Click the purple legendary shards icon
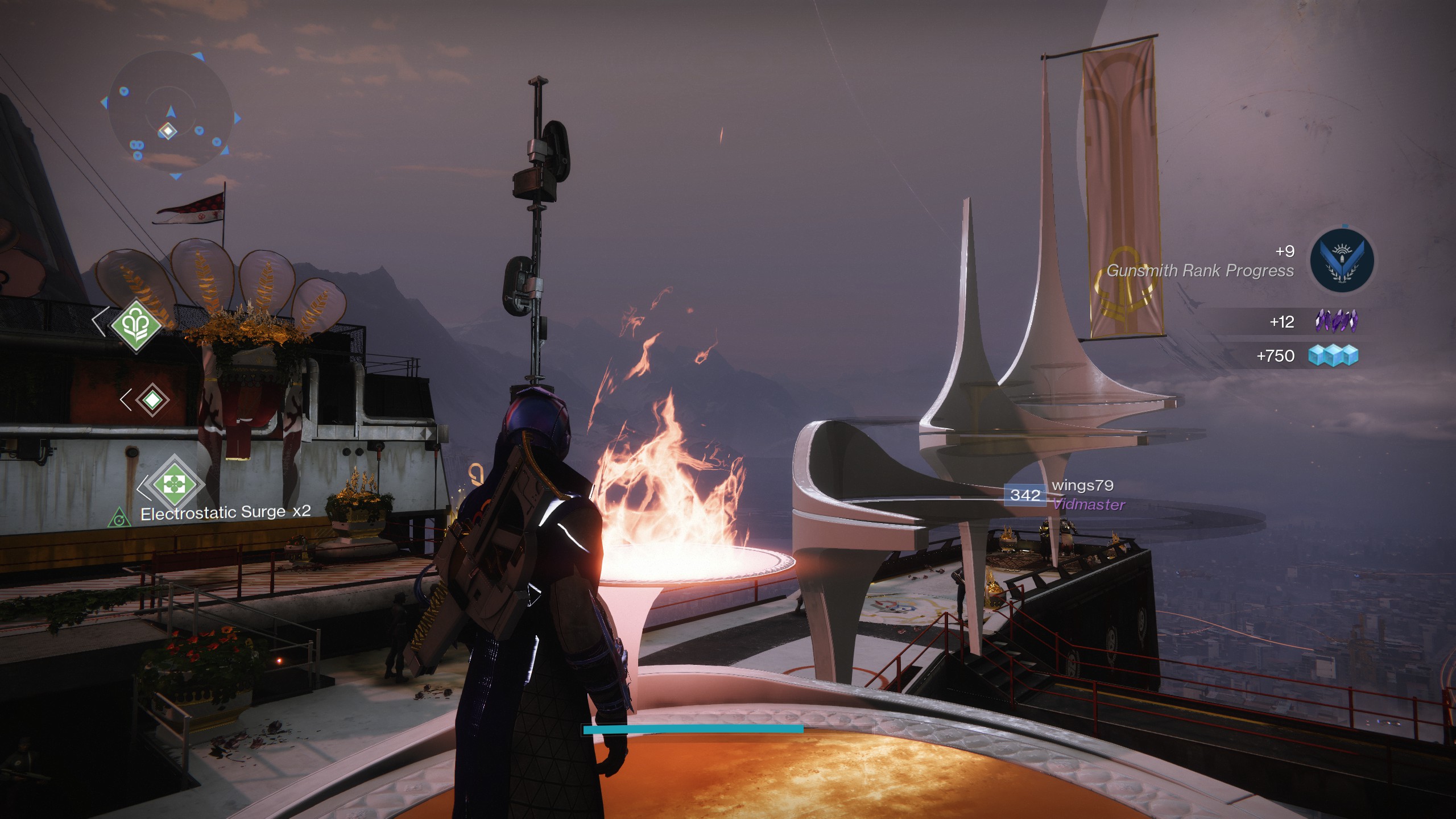The image size is (1456, 819). pos(1336,321)
